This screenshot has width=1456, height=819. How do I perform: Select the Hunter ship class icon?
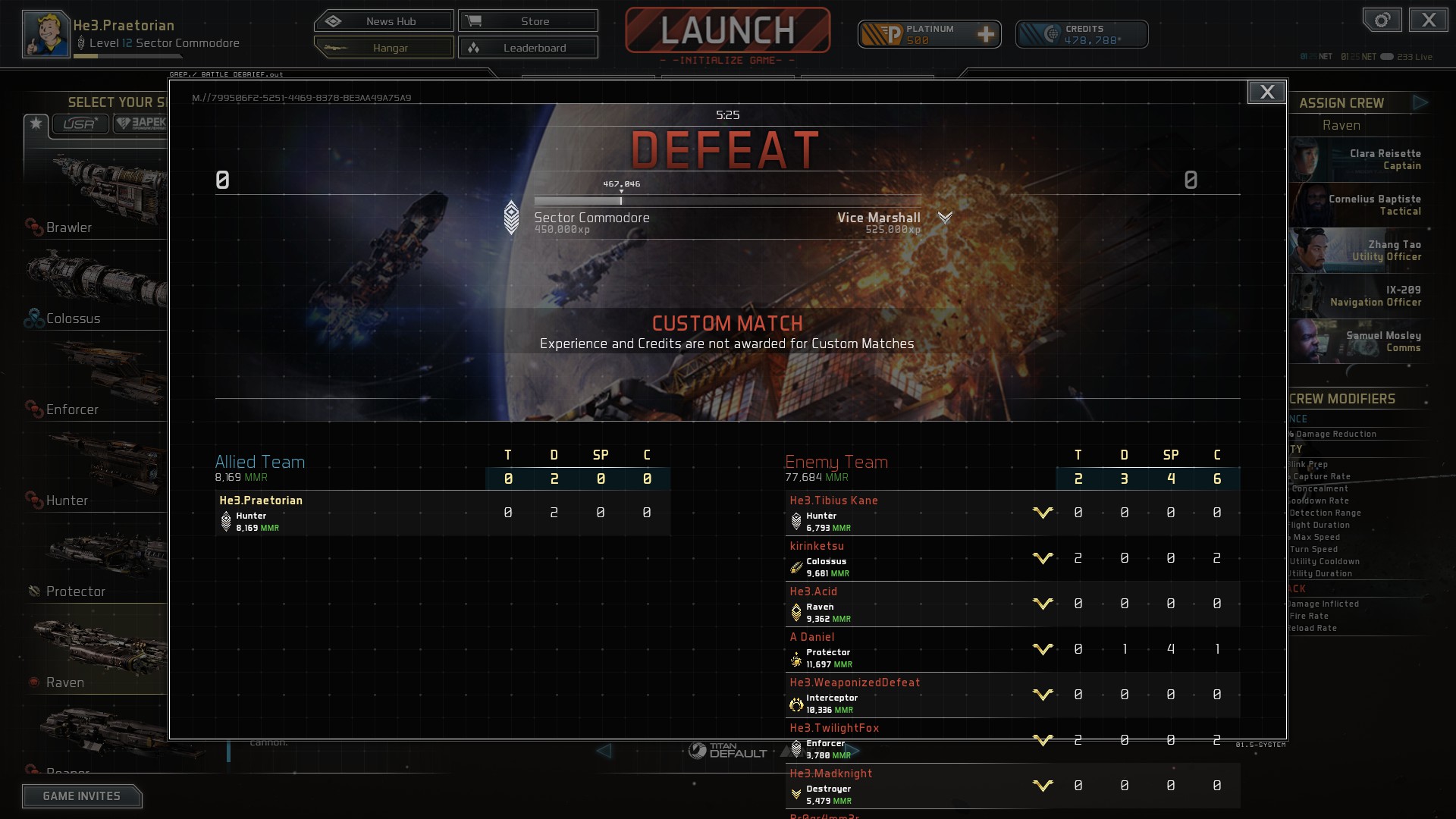pos(33,500)
